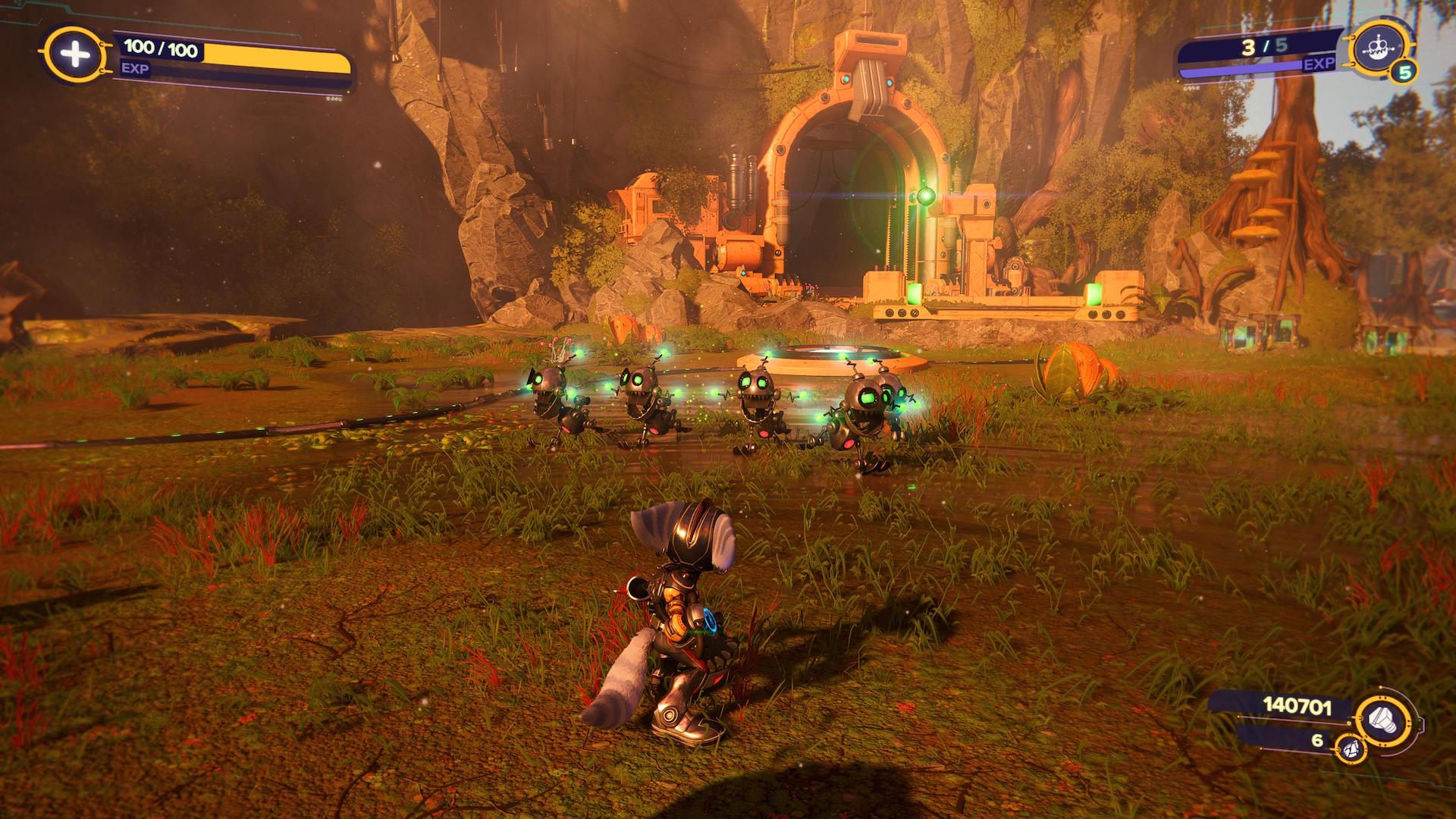Click the Raritanium crystal icon
Screen dimensions: 1456x819
1351,749
